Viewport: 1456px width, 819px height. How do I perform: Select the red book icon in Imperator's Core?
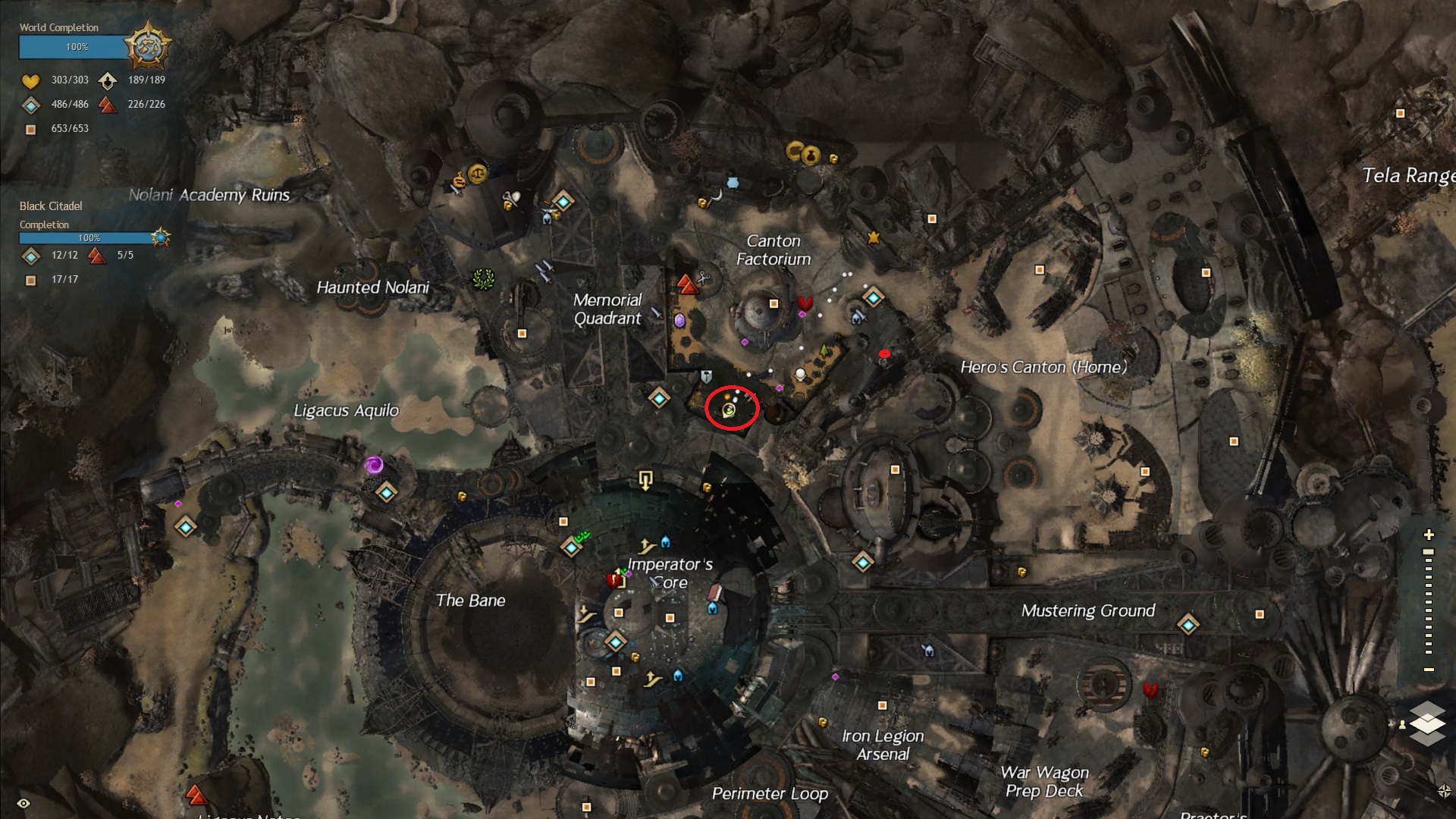(x=613, y=581)
